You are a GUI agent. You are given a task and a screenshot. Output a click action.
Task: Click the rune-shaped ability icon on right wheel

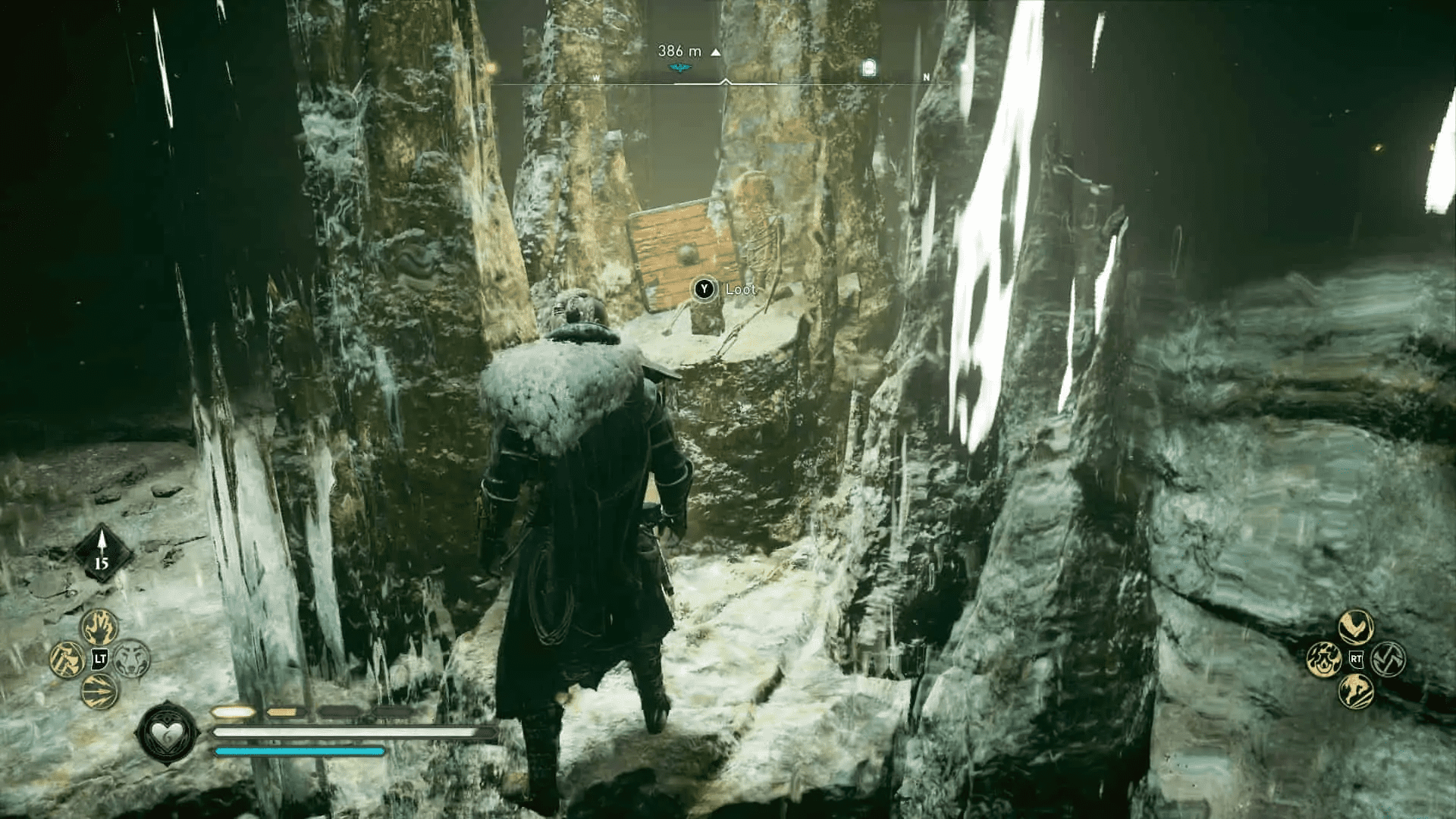(1389, 659)
